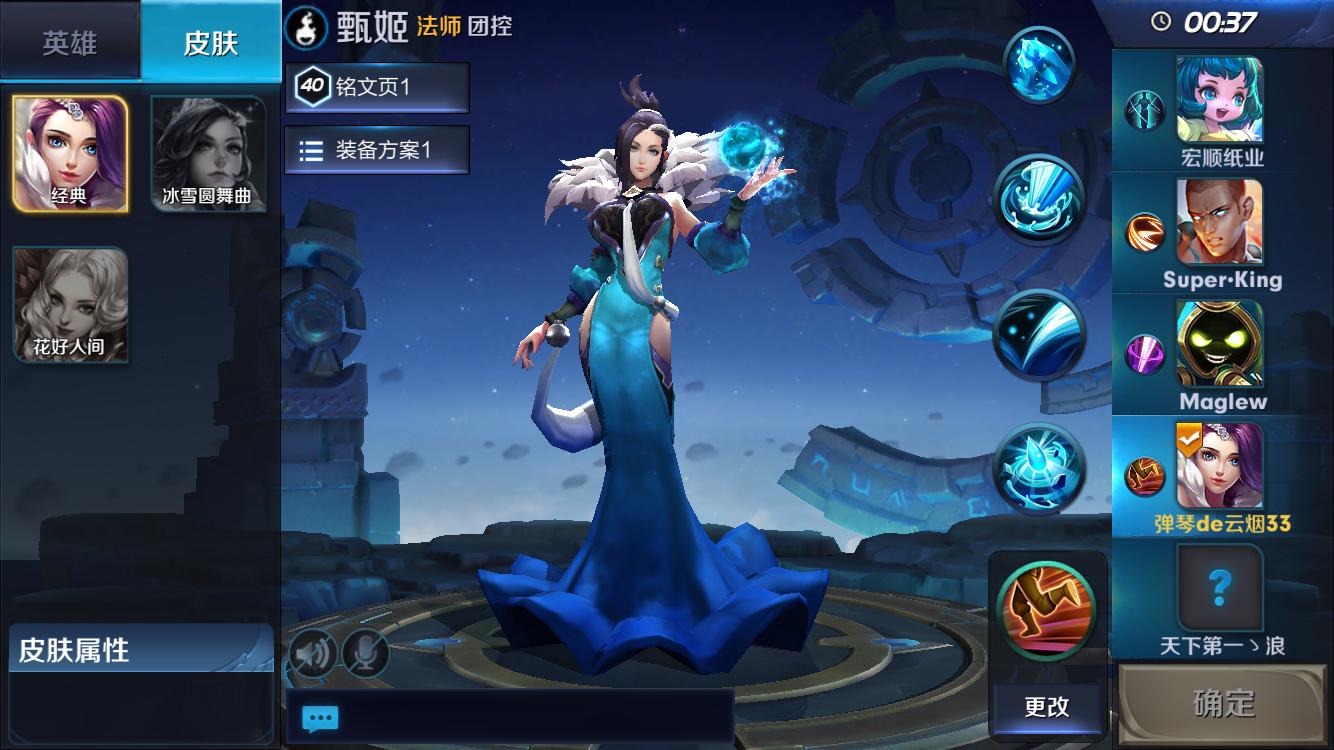The image size is (1334, 750).
Task: Open the 铭文页1 rune page selector
Action: (x=378, y=88)
